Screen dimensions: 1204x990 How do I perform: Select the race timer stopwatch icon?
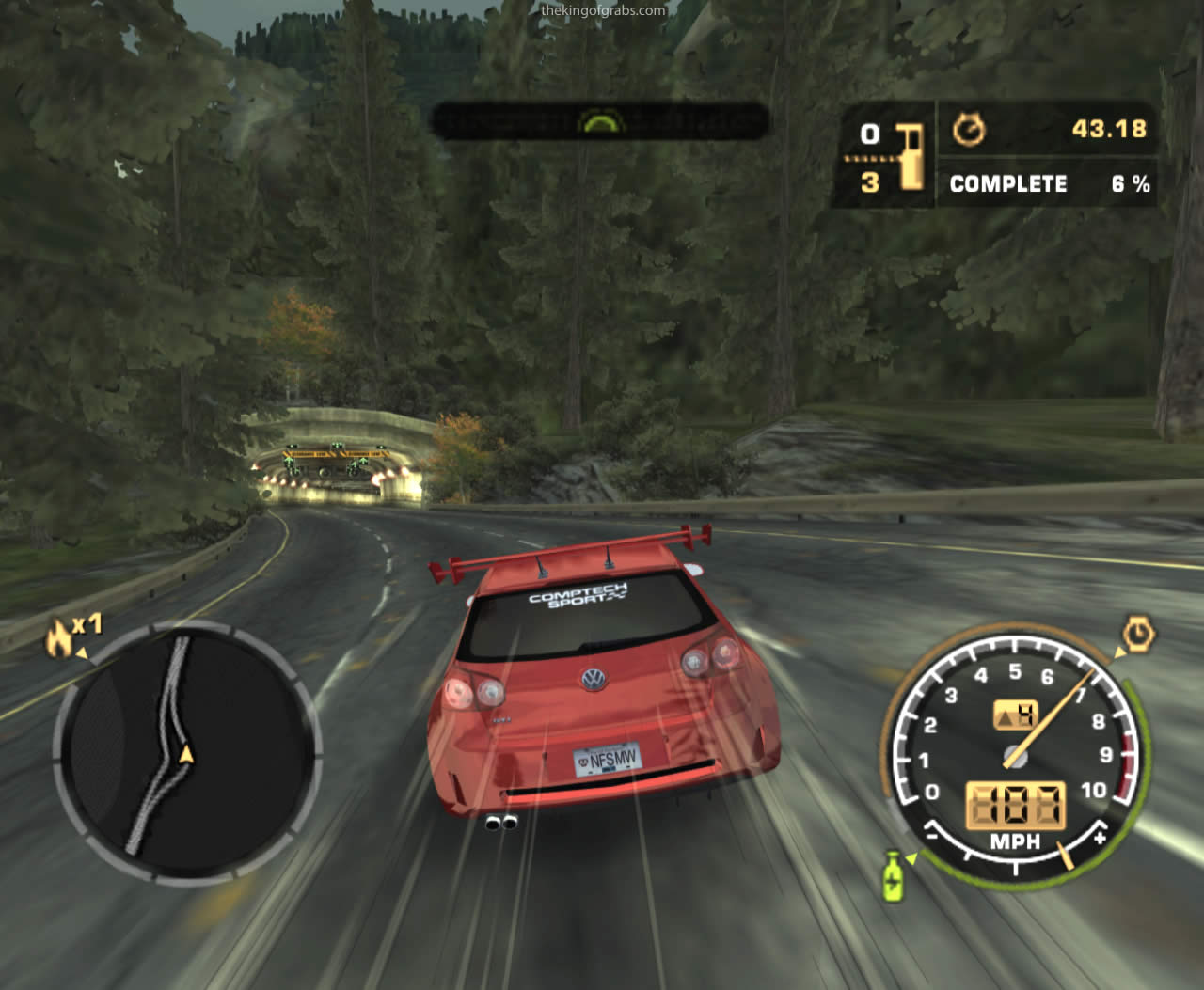click(969, 130)
